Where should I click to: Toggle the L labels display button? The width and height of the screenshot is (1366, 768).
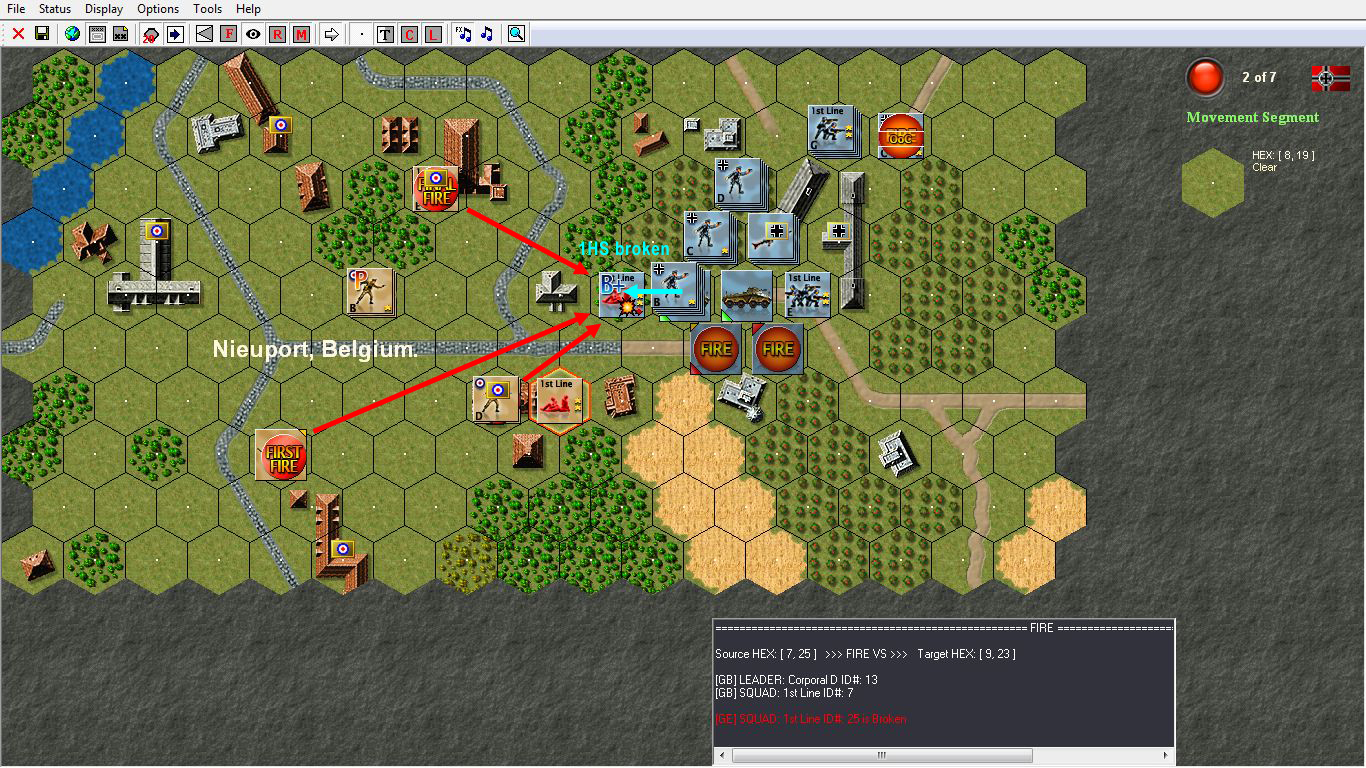click(x=434, y=33)
